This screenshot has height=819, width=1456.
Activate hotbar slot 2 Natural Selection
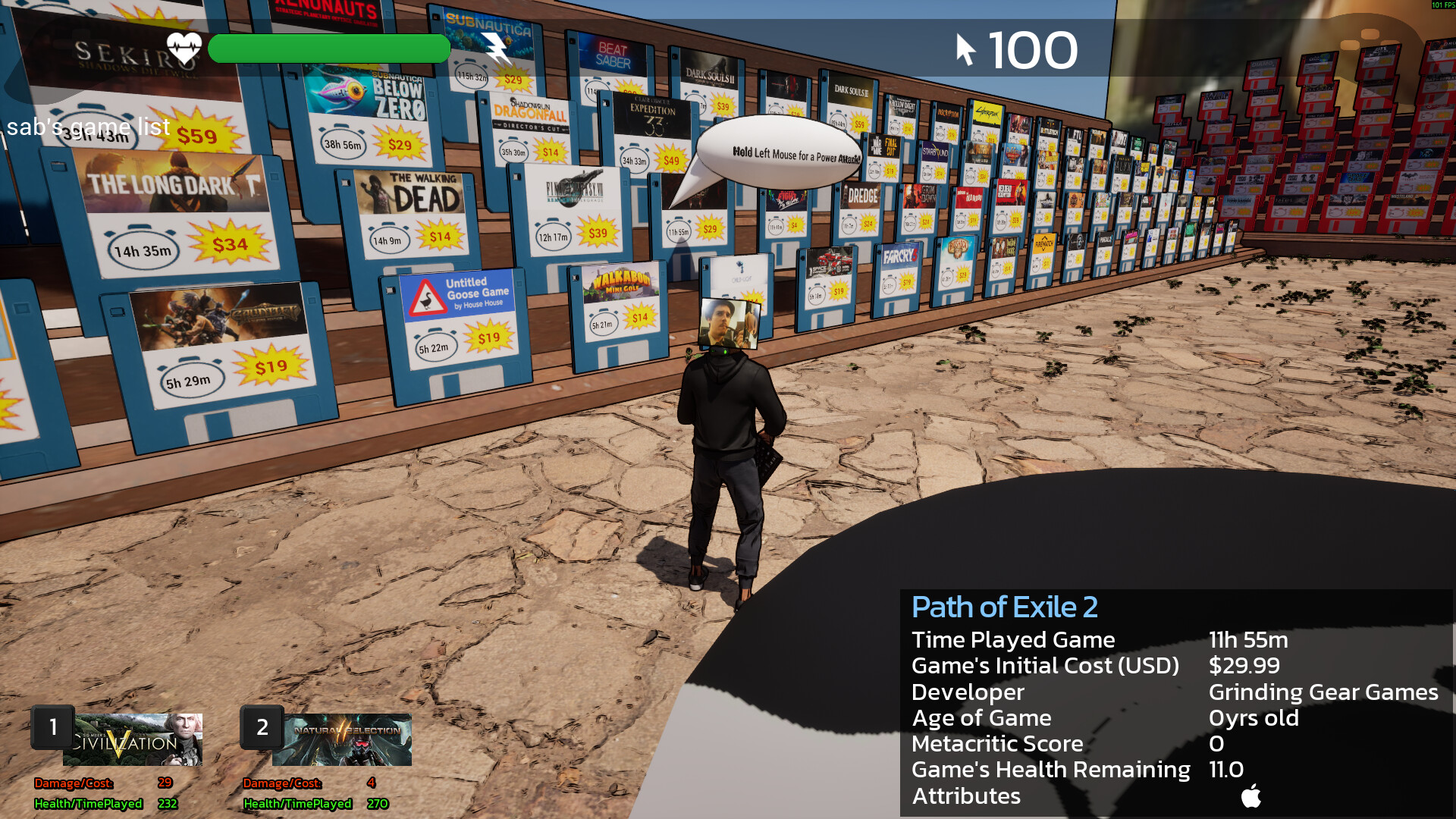(x=341, y=739)
